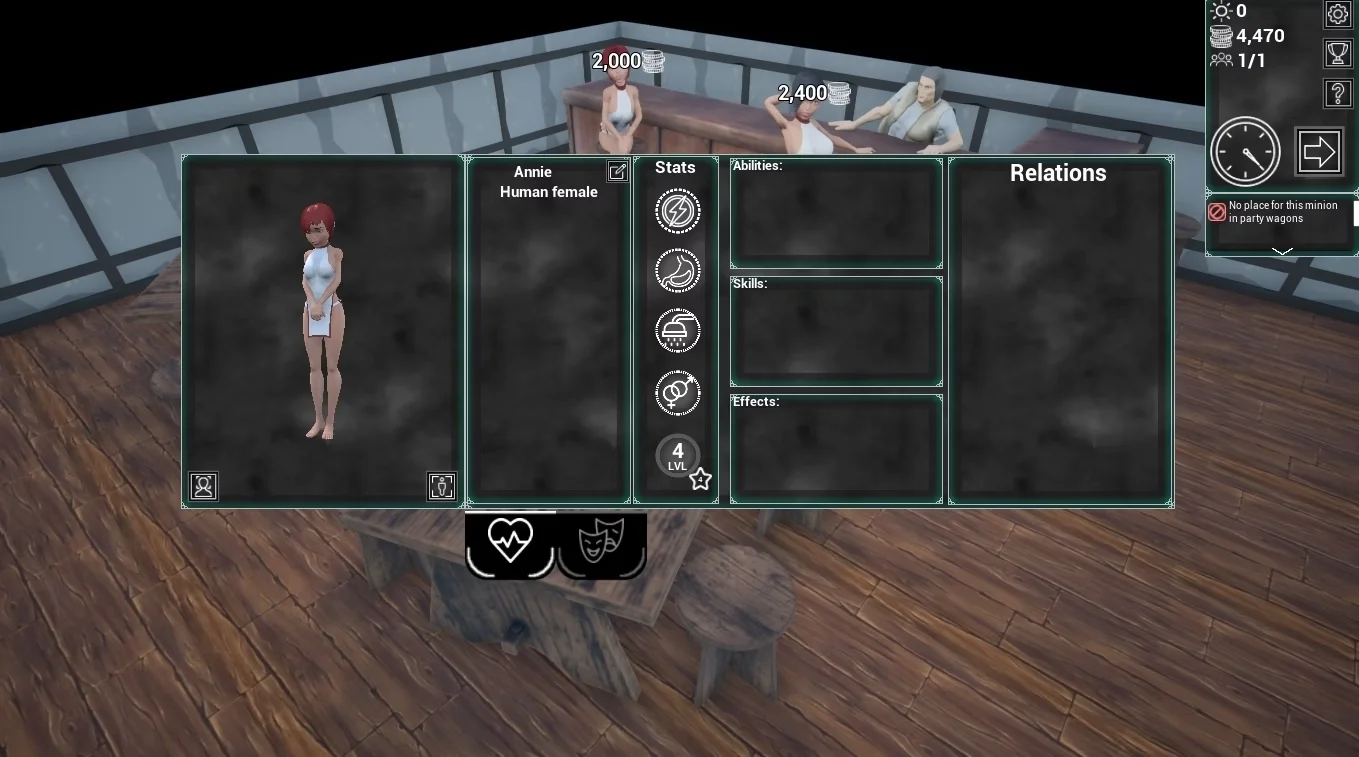This screenshot has width=1359, height=757.
Task: Edit Annie's name with pencil icon
Action: (617, 171)
